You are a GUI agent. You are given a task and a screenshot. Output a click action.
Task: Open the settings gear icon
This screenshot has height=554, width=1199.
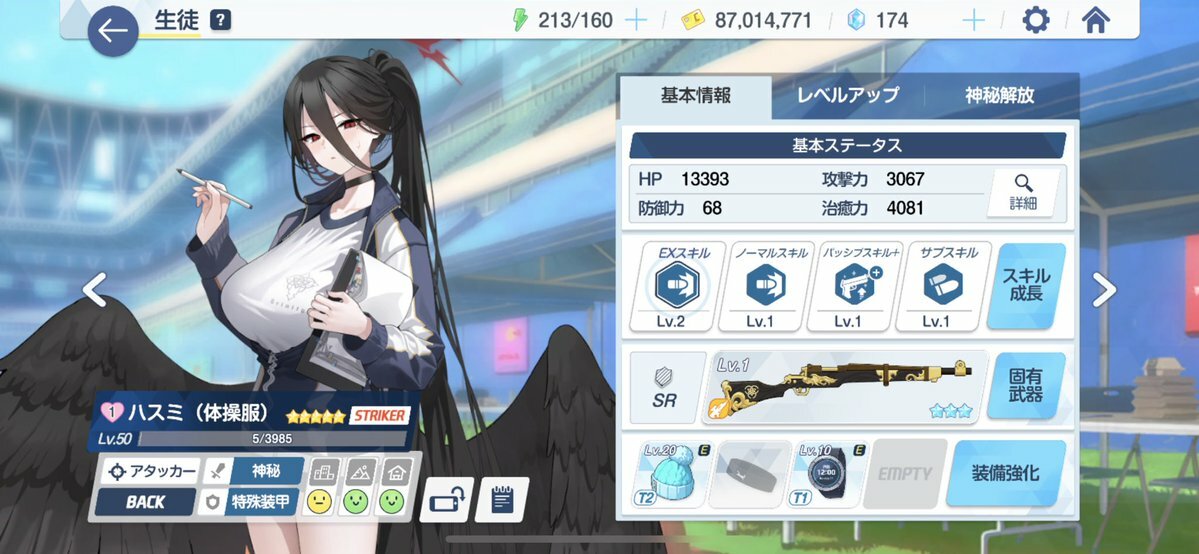(1036, 20)
